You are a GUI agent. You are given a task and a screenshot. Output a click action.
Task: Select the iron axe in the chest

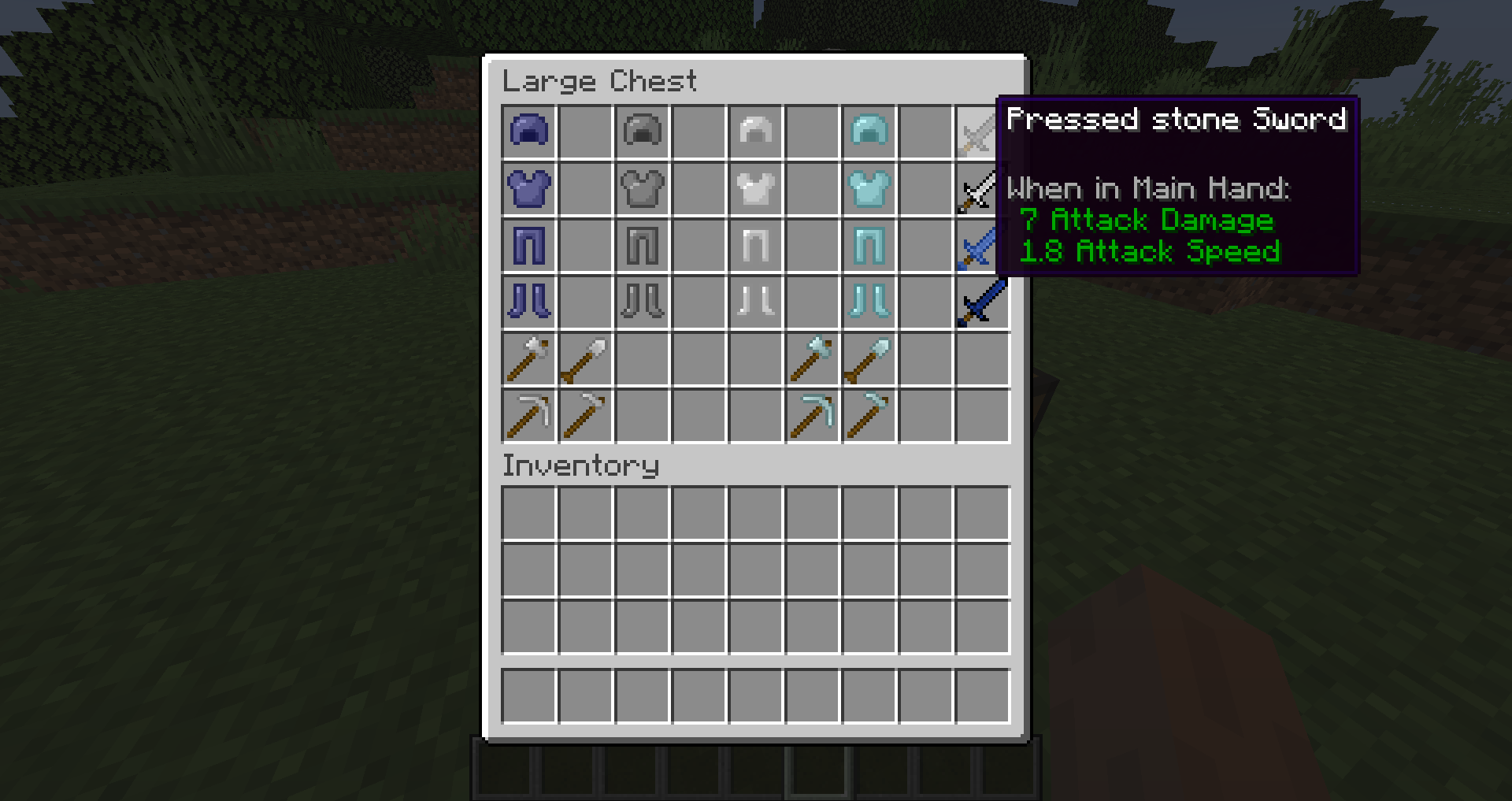point(528,358)
